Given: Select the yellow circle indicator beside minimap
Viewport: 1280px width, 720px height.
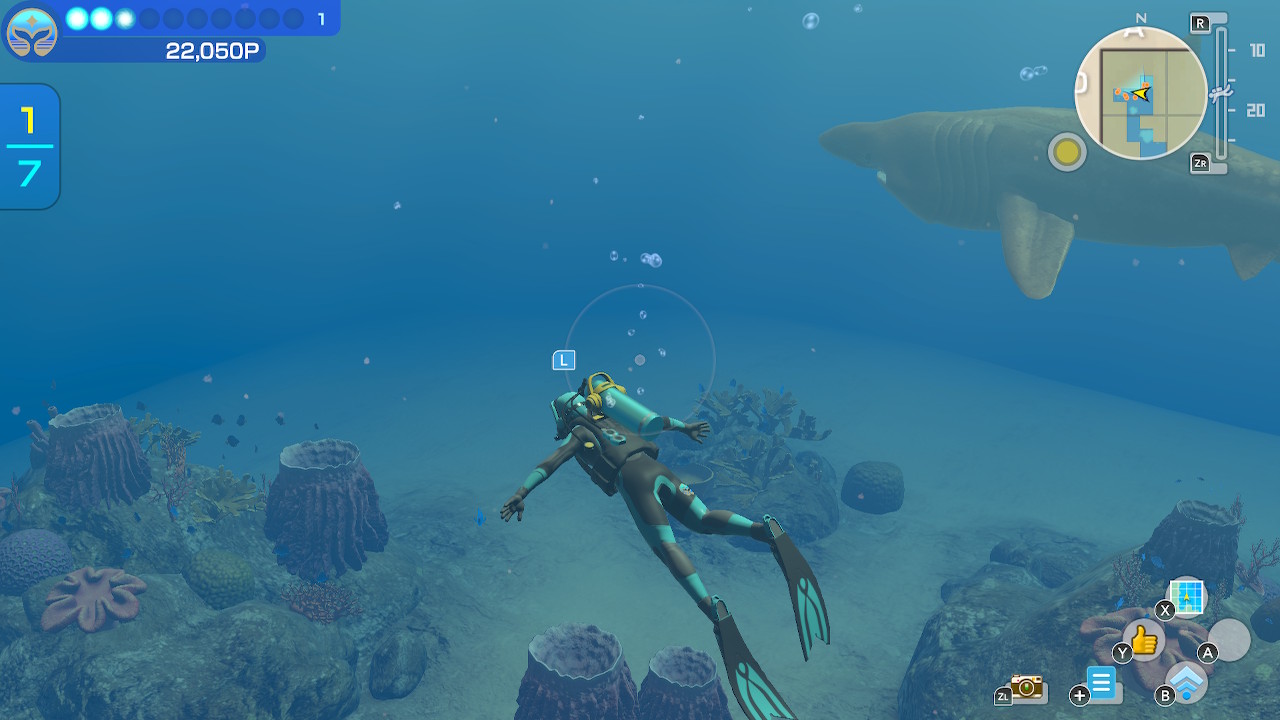Looking at the screenshot, I should point(1067,152).
